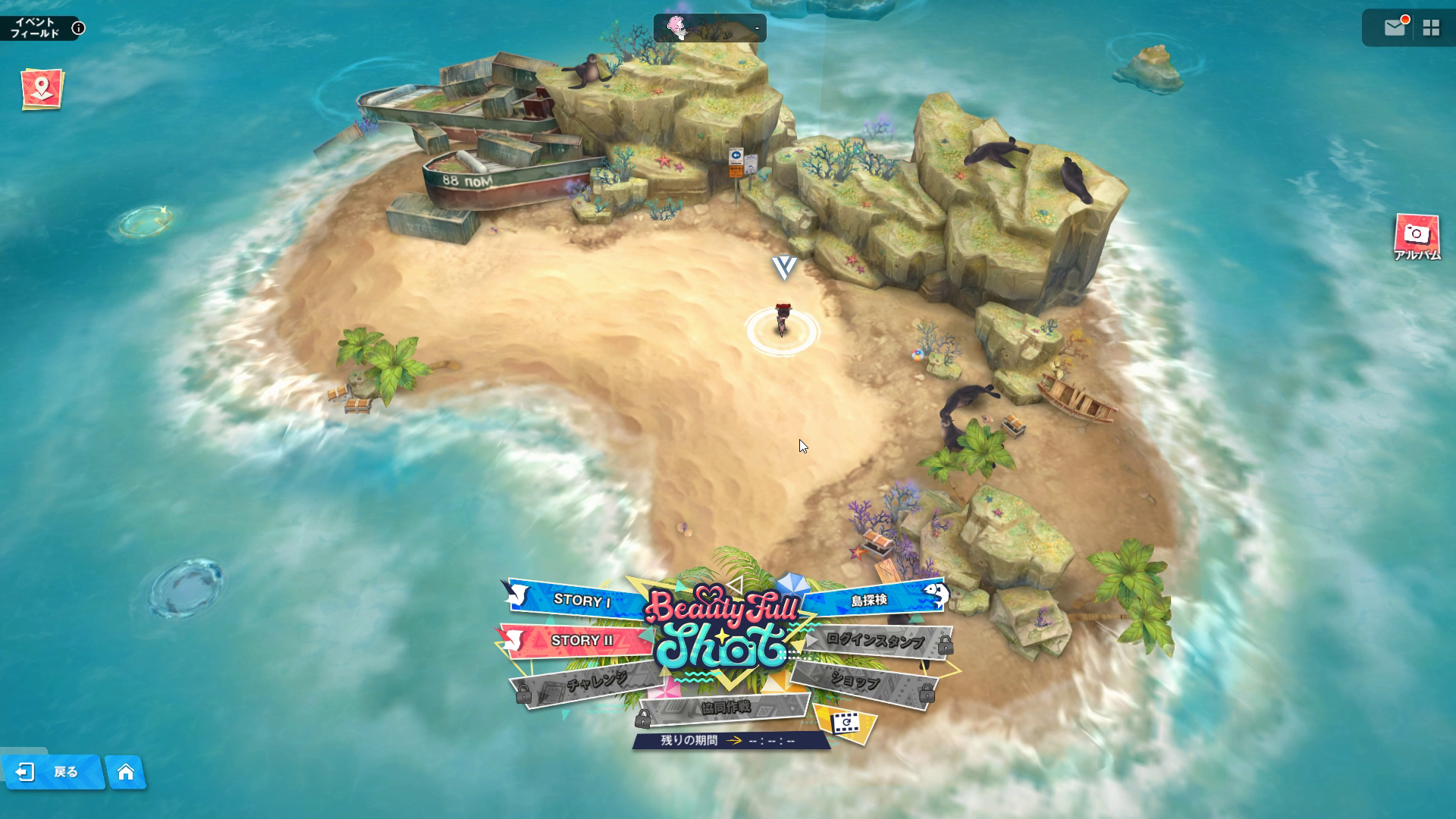Open the mail envelope icon
1456x819 pixels.
(x=1394, y=28)
